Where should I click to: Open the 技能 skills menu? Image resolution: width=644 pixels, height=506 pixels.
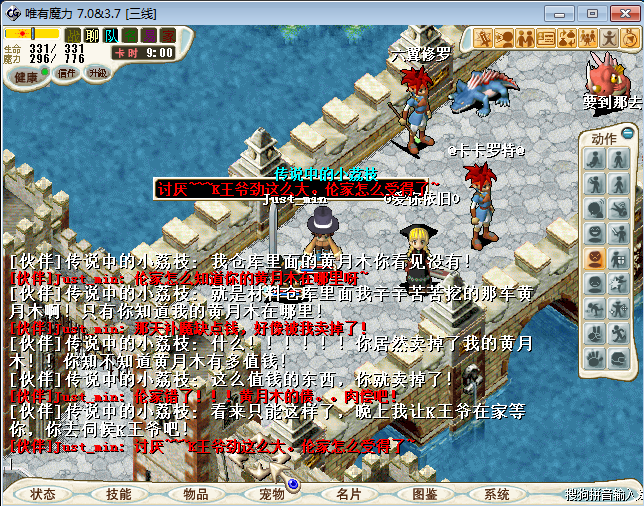coord(119,494)
